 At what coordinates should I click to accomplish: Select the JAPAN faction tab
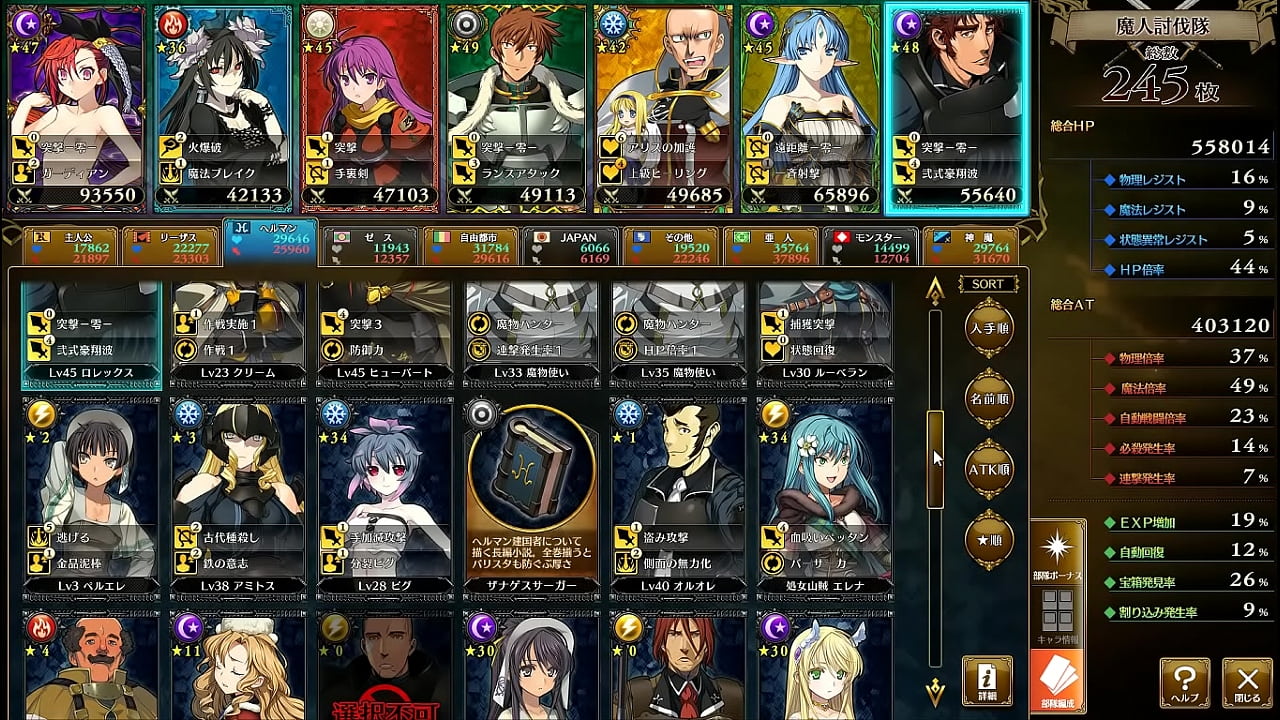[569, 247]
